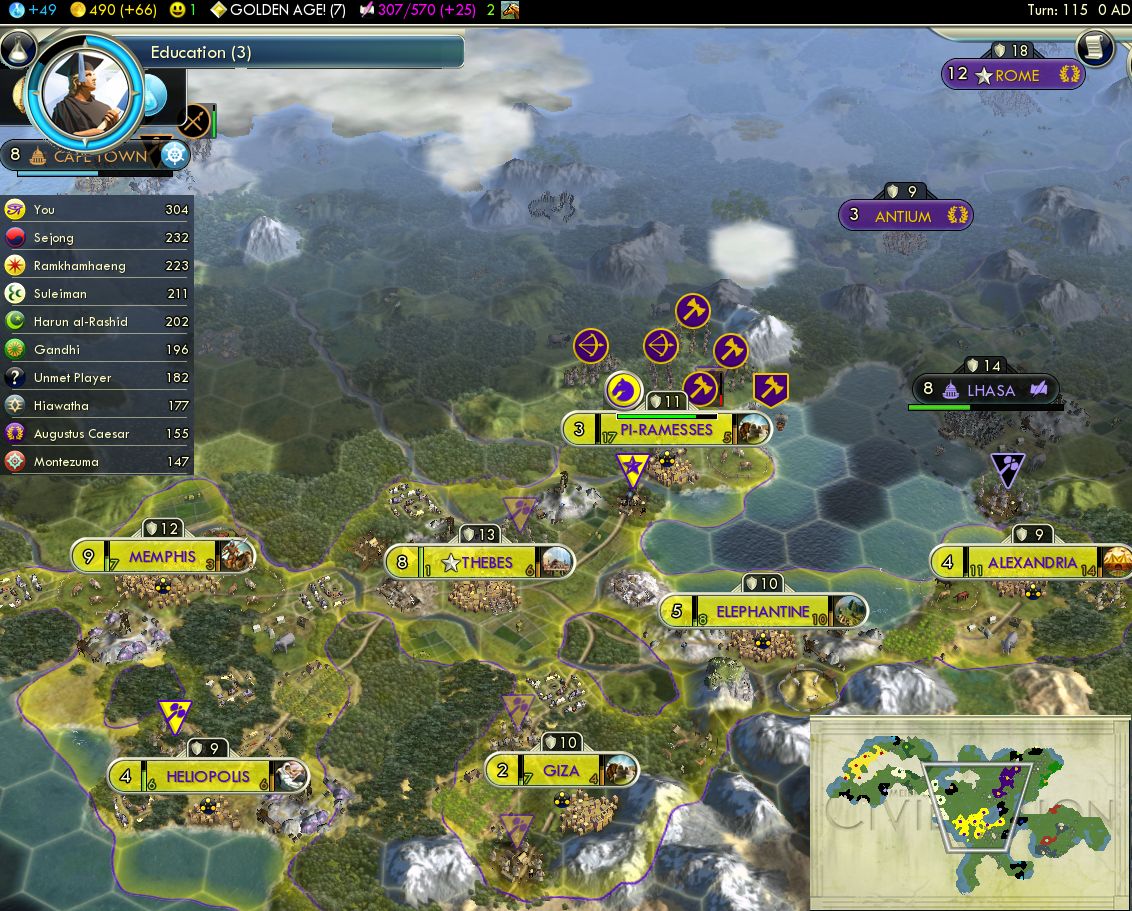Open the Pi-Ramesses city banner
Screen dimensions: 1132x911
click(666, 430)
